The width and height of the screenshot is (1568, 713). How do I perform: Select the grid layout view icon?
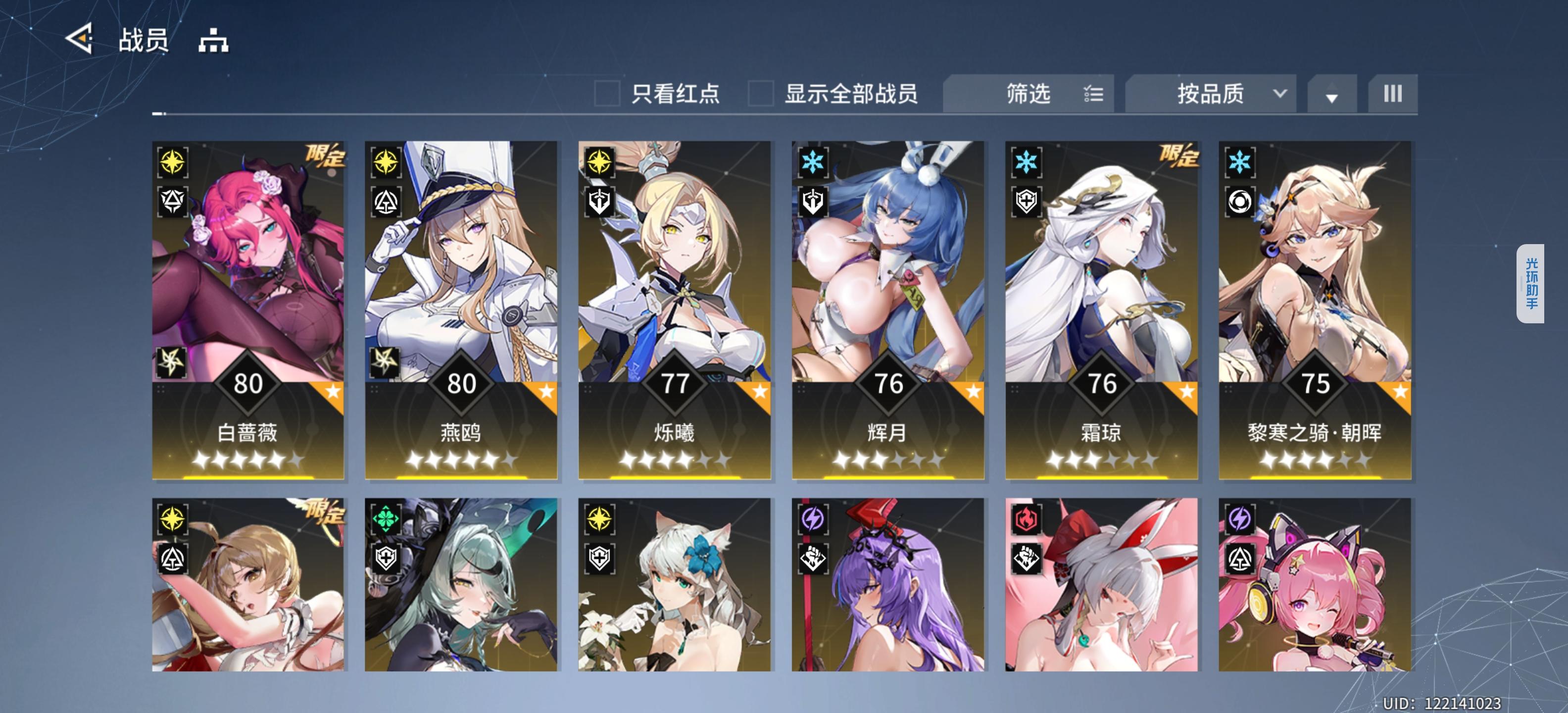point(1393,93)
